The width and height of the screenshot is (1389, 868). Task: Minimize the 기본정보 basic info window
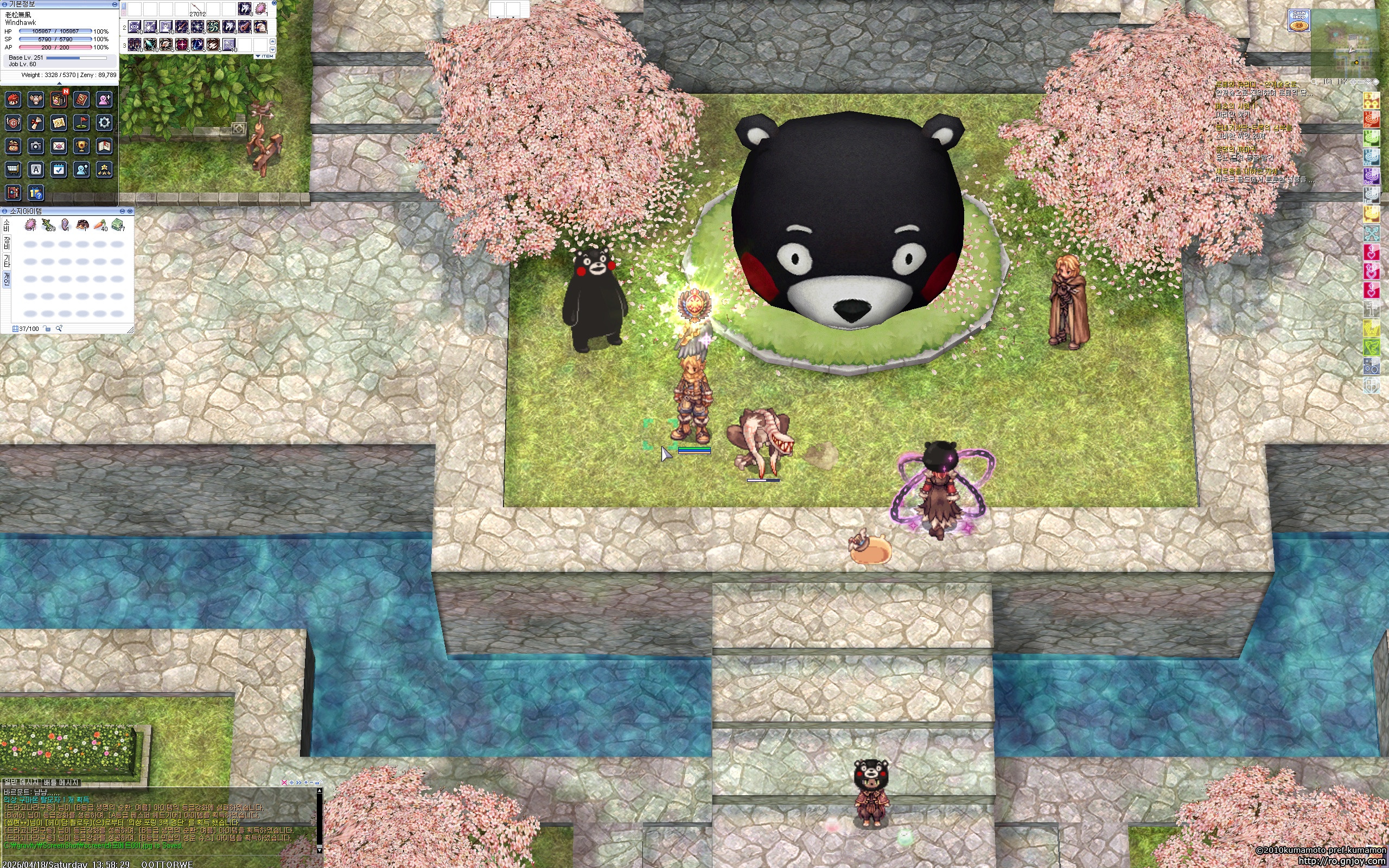(114, 4)
